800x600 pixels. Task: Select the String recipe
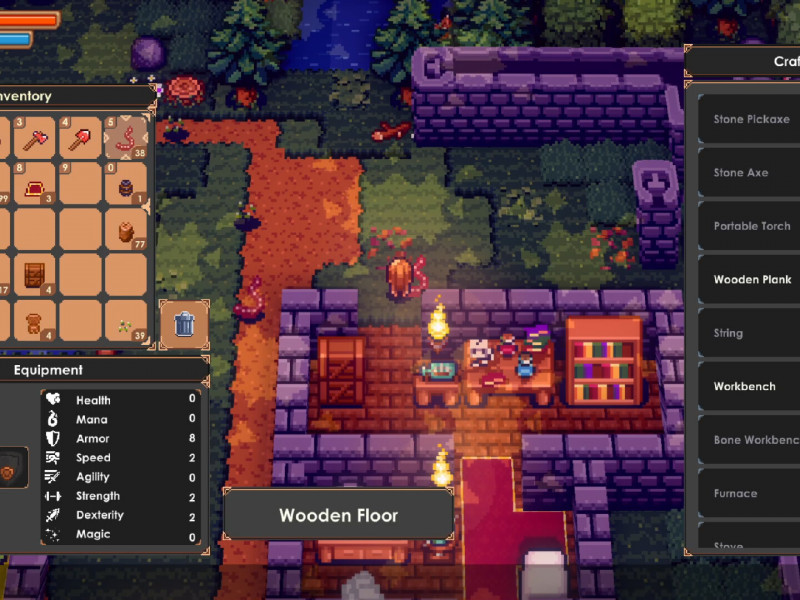point(751,333)
